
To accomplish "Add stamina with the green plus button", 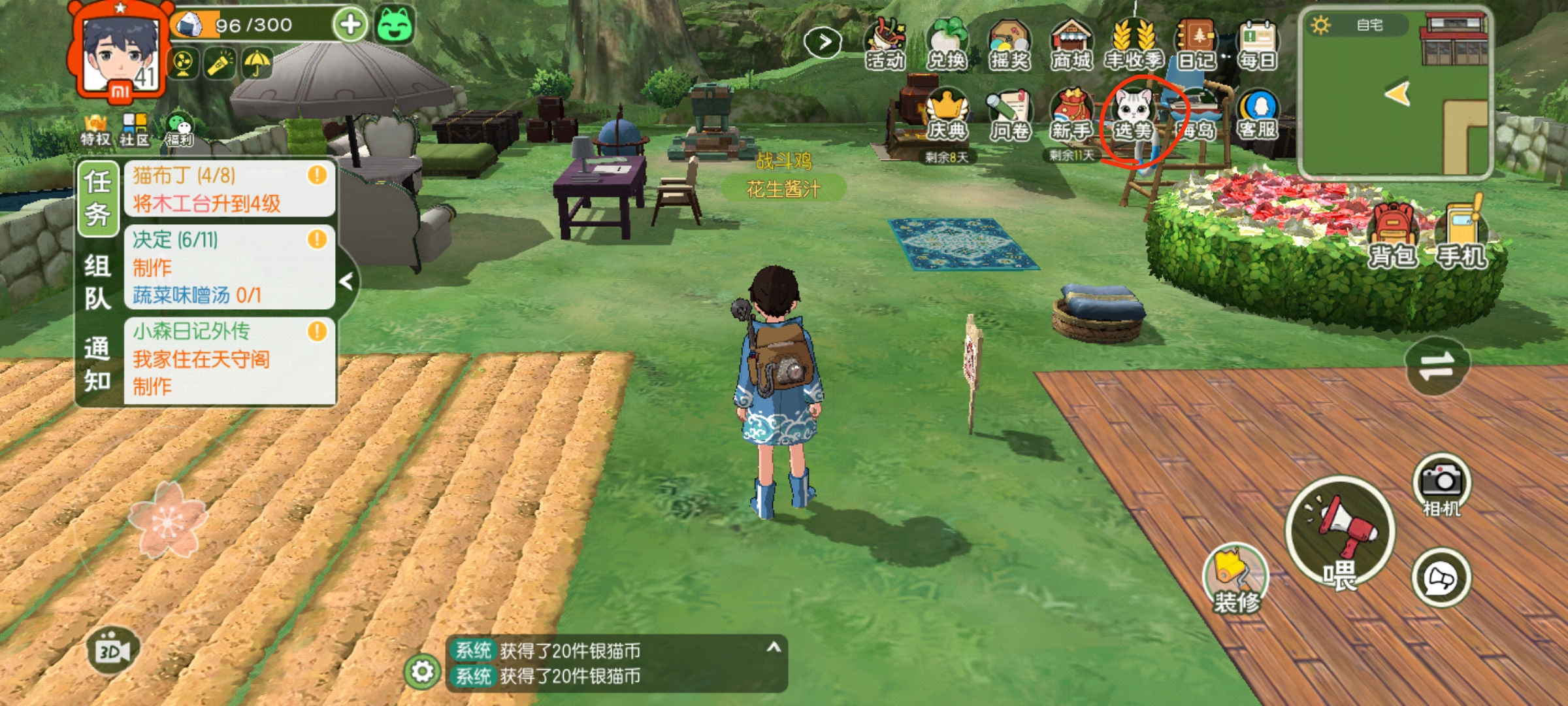I will (350, 25).
